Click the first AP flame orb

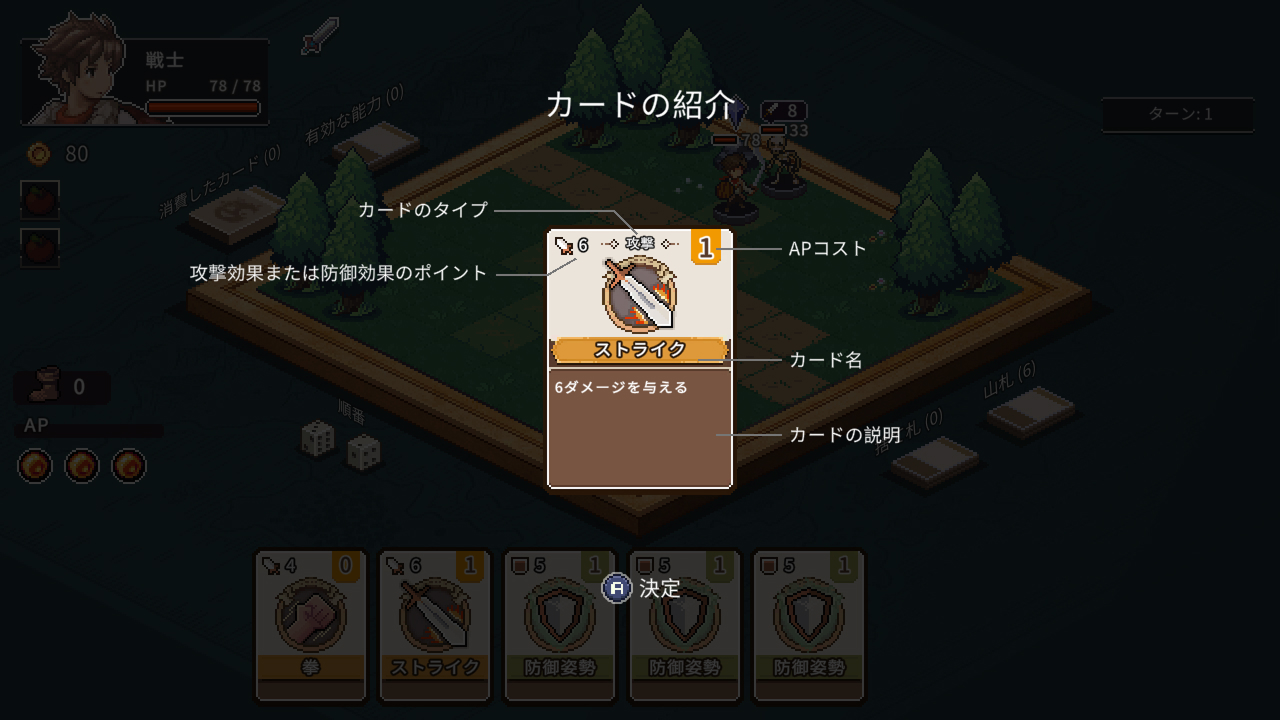point(33,465)
